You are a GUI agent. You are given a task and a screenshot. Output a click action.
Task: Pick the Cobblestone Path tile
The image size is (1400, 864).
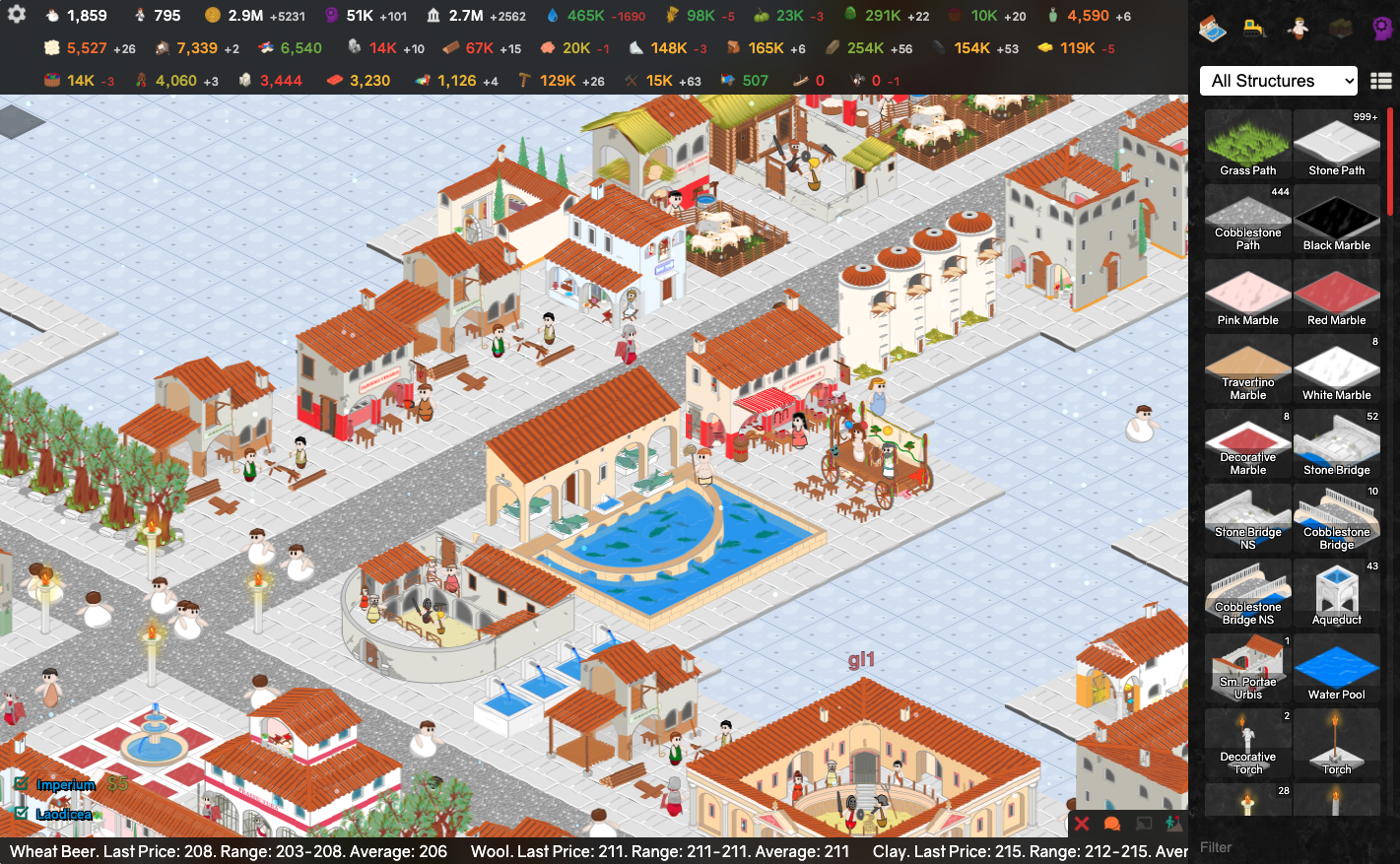pyautogui.click(x=1247, y=219)
